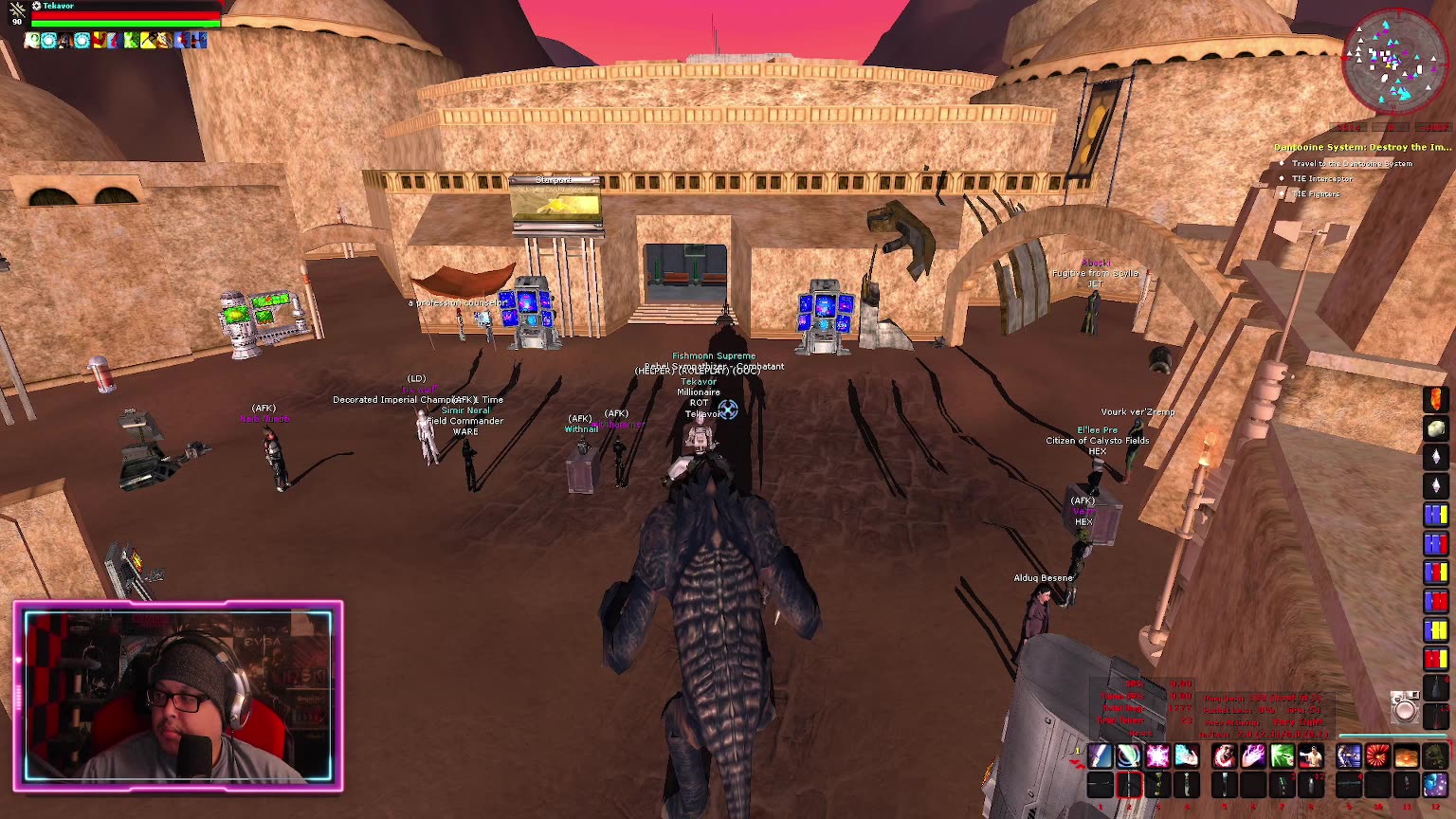
Task: Select the stimpack item at top of right sidebar
Action: (1435, 398)
